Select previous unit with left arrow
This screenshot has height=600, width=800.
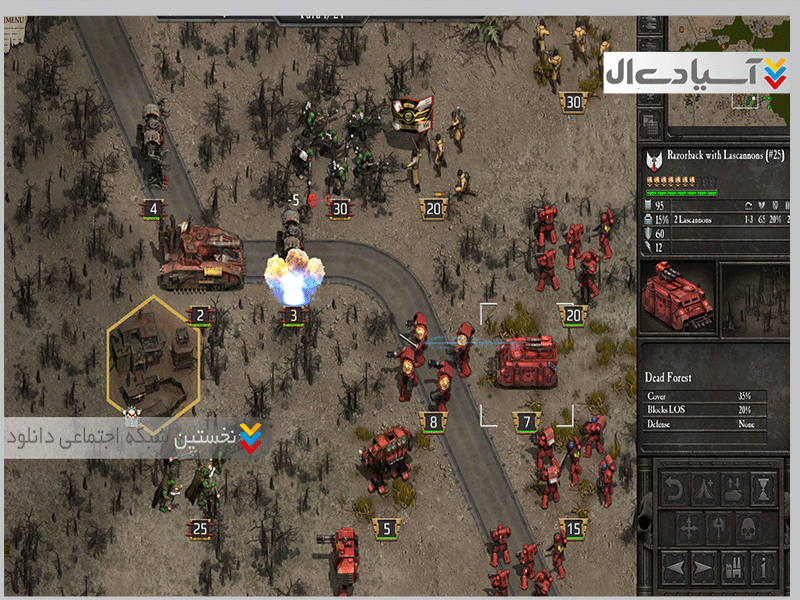[675, 565]
